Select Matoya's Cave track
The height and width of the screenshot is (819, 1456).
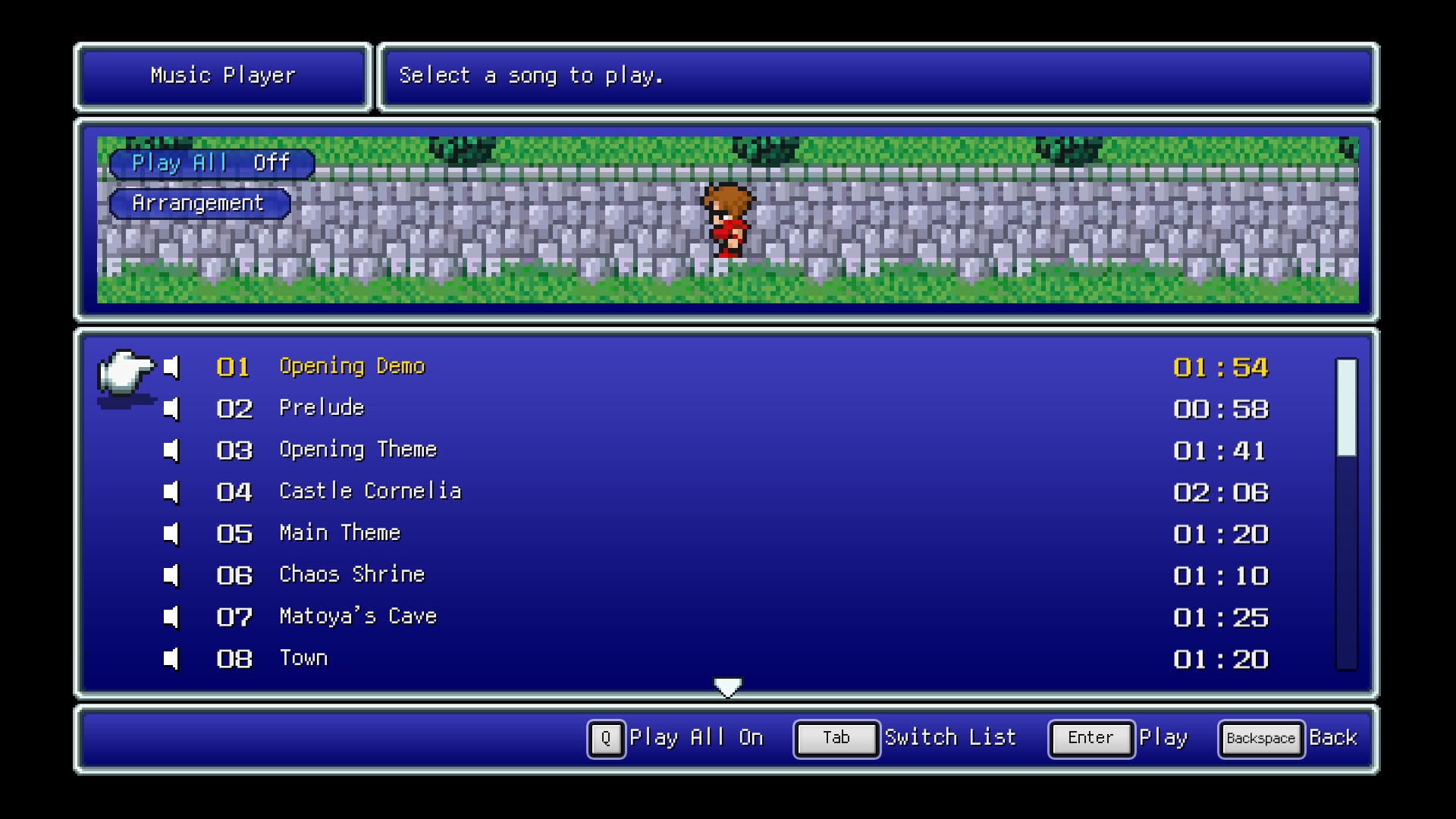pos(358,617)
